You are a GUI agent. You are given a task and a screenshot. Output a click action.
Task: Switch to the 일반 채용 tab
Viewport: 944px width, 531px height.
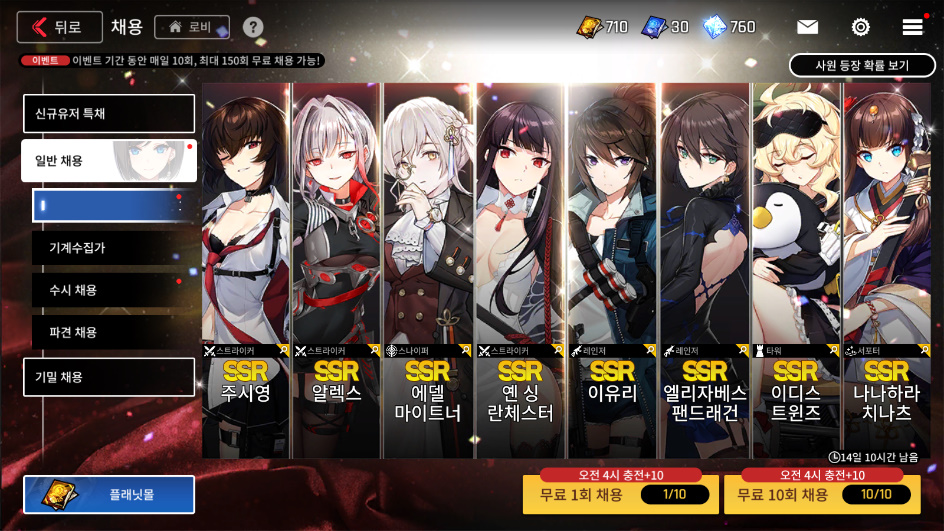[x=108, y=161]
